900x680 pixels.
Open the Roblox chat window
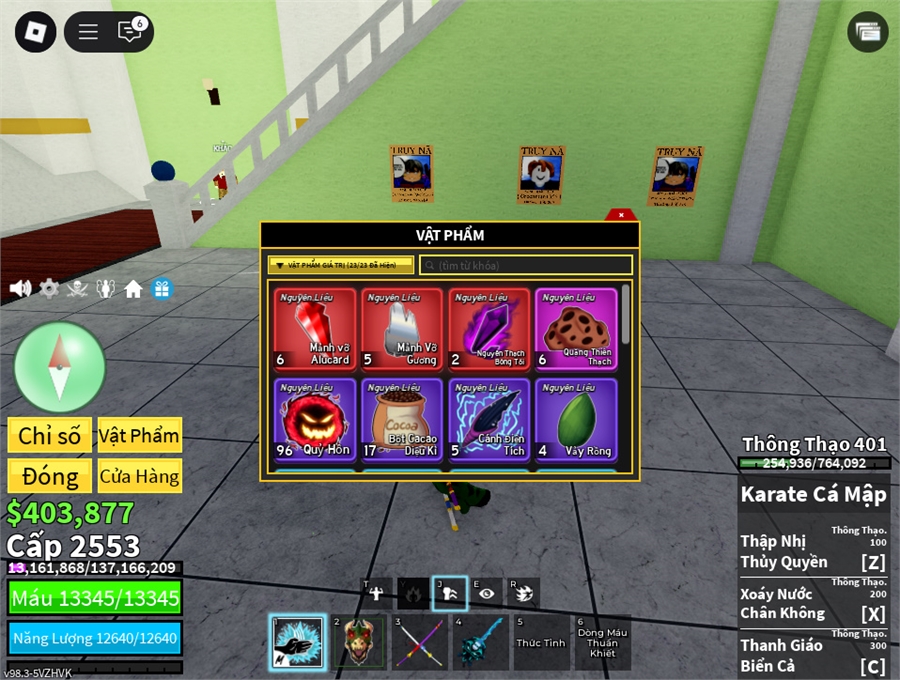click(130, 32)
